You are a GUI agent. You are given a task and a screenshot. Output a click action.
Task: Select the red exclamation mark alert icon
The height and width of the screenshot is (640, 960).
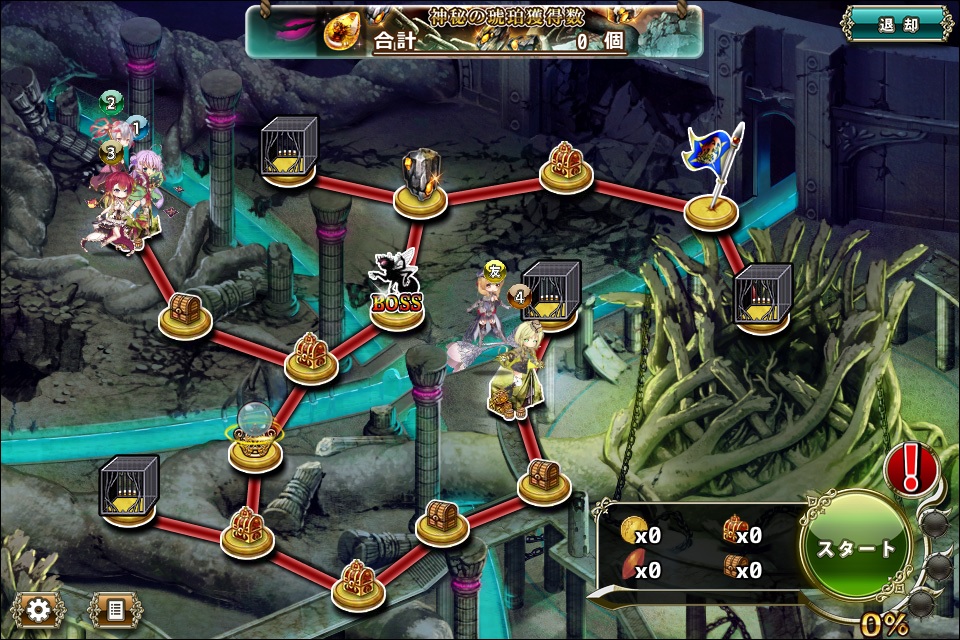tap(910, 466)
